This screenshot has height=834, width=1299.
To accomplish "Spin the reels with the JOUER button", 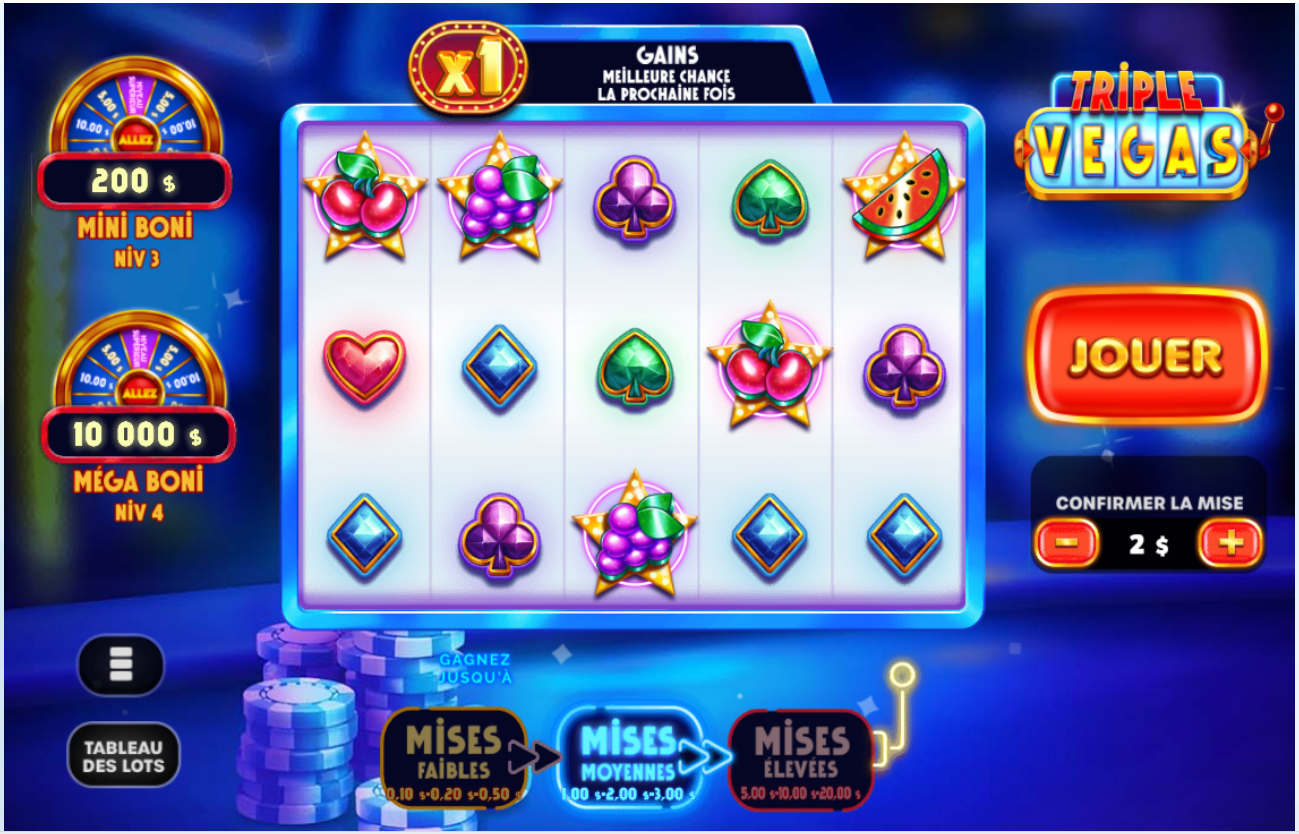I will coord(1146,356).
